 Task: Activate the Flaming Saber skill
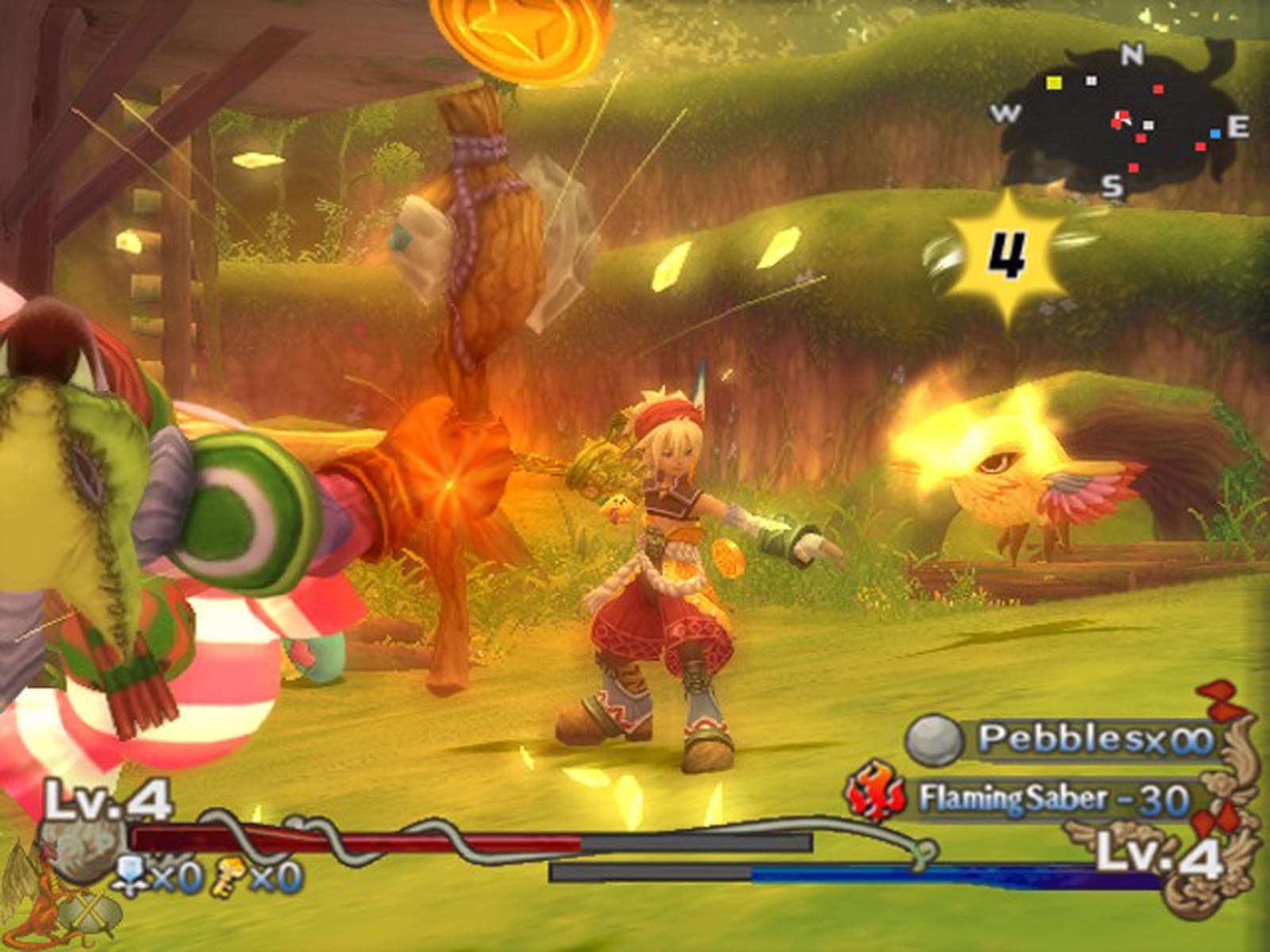[x=1024, y=797]
